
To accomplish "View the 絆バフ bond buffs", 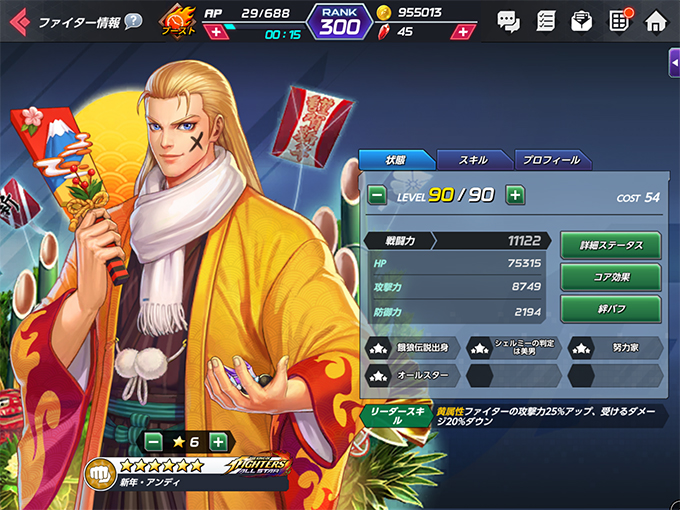I will [610, 307].
